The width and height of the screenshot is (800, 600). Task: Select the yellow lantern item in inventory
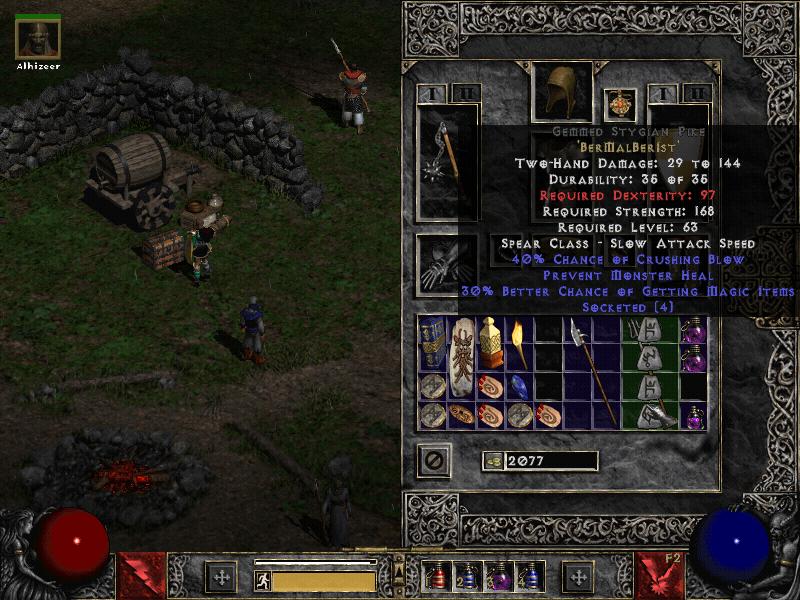[x=489, y=343]
